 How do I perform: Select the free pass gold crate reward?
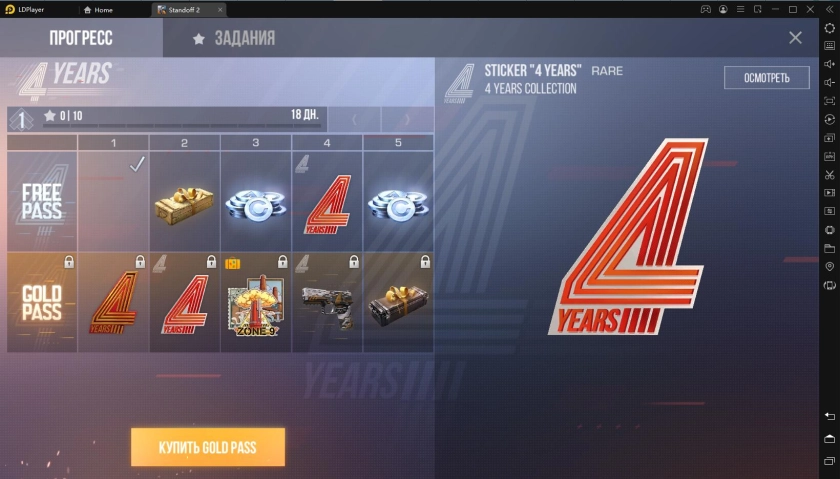(x=184, y=201)
